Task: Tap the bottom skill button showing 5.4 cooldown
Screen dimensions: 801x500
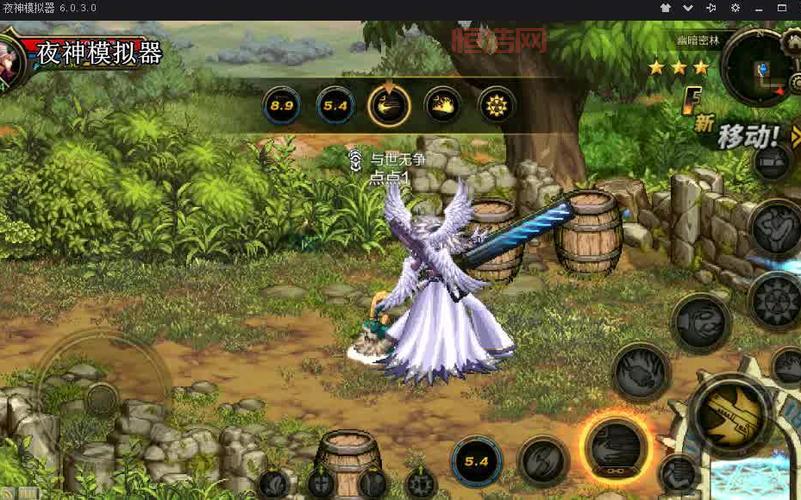Action: (x=477, y=462)
